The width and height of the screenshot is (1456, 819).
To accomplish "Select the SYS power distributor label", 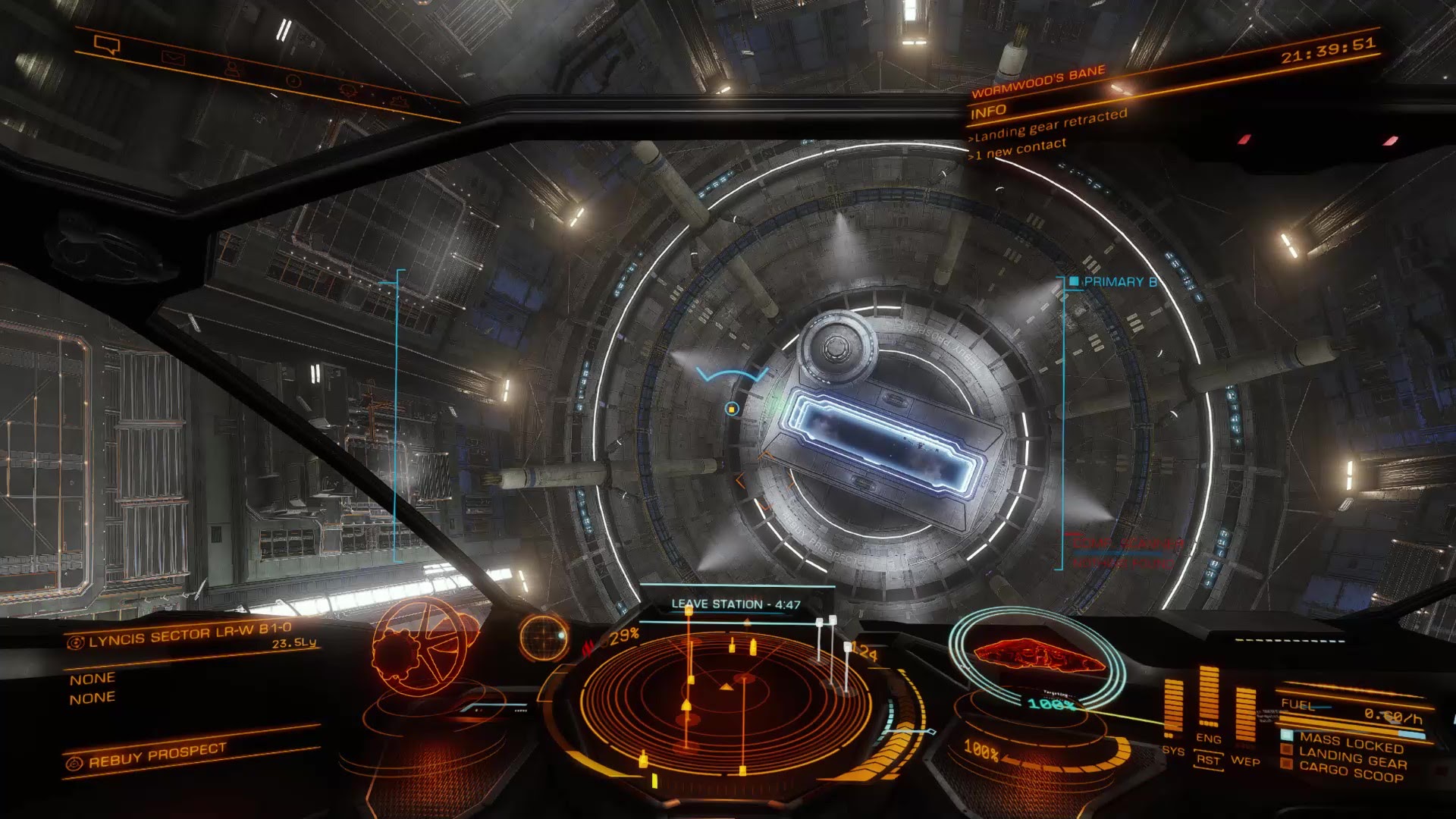I will [1172, 751].
